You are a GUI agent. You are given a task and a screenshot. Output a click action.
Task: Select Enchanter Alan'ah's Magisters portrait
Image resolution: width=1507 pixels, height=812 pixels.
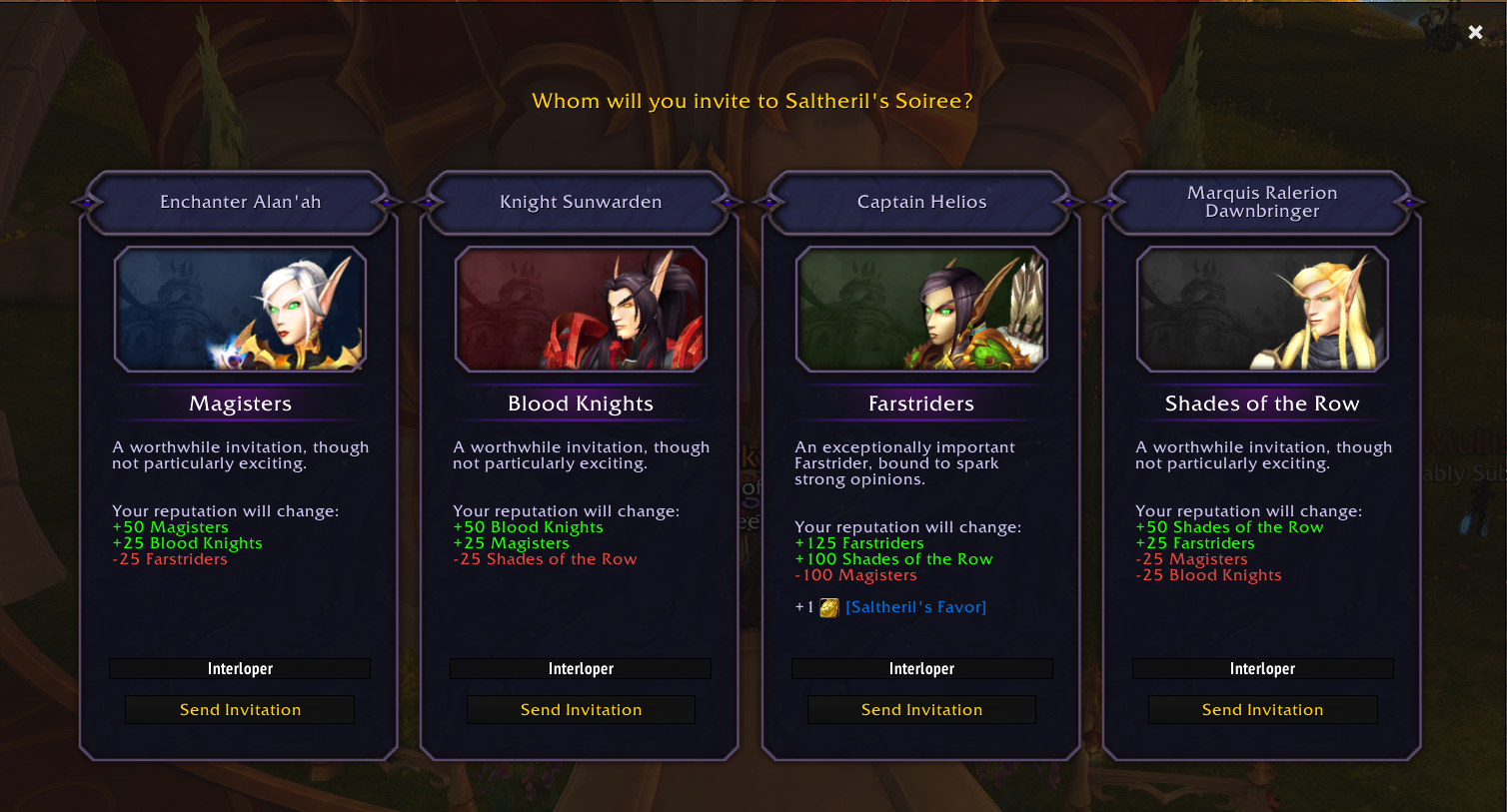[240, 310]
